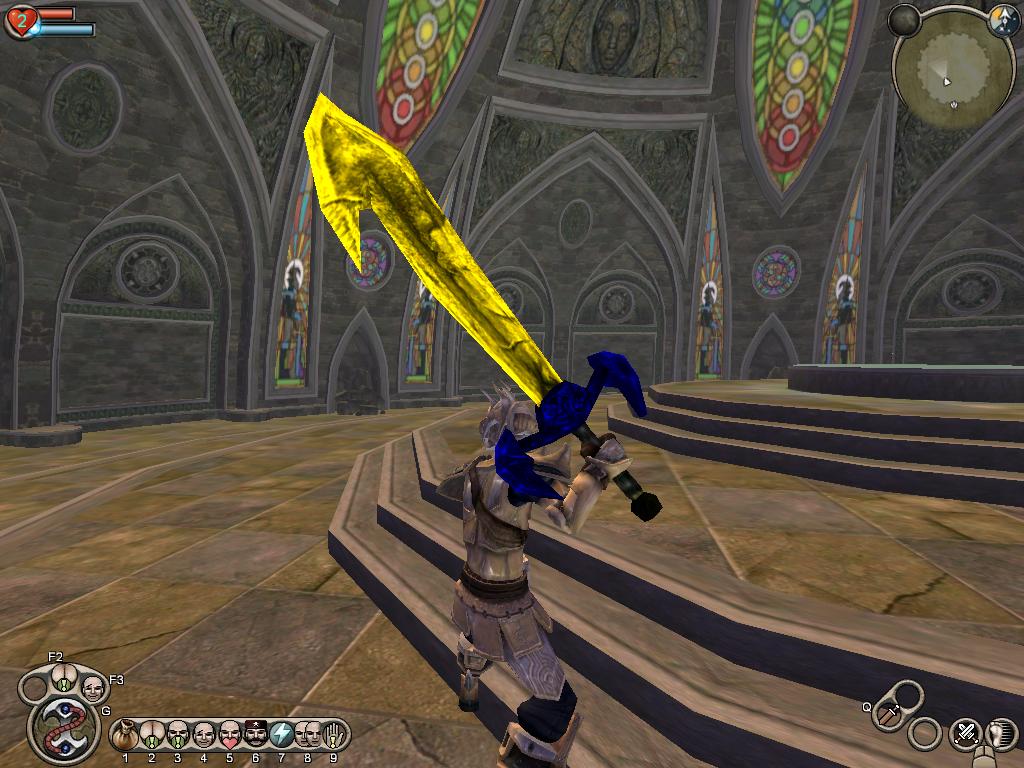Activate the crossed swords combat icon

pos(966,734)
